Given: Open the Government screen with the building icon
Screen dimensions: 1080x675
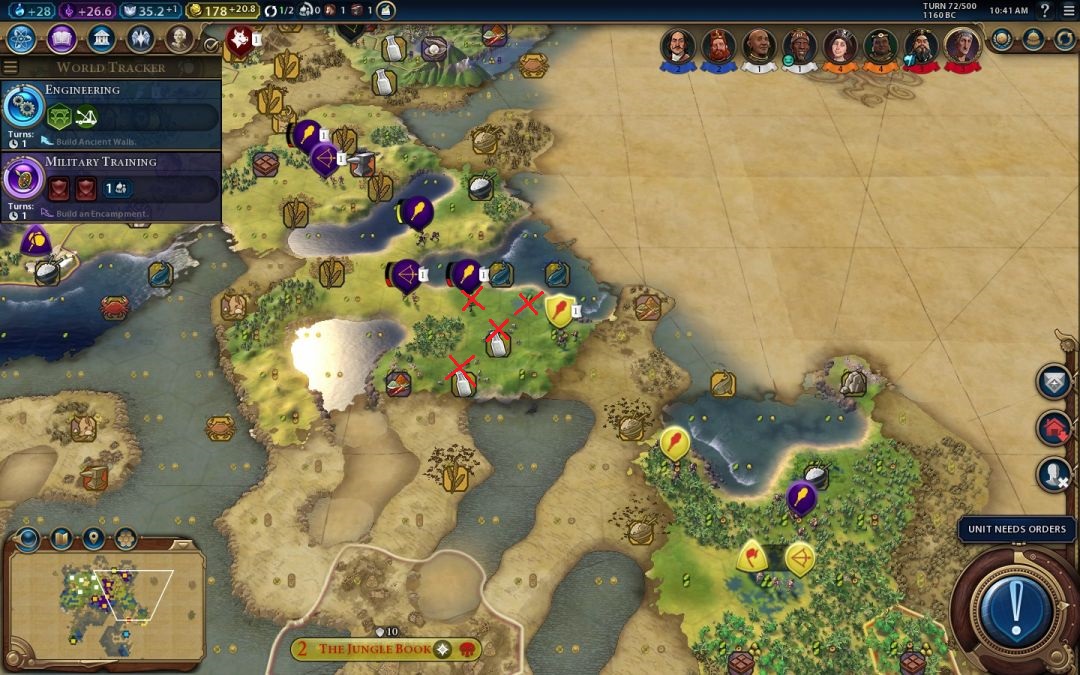Looking at the screenshot, I should [x=100, y=39].
